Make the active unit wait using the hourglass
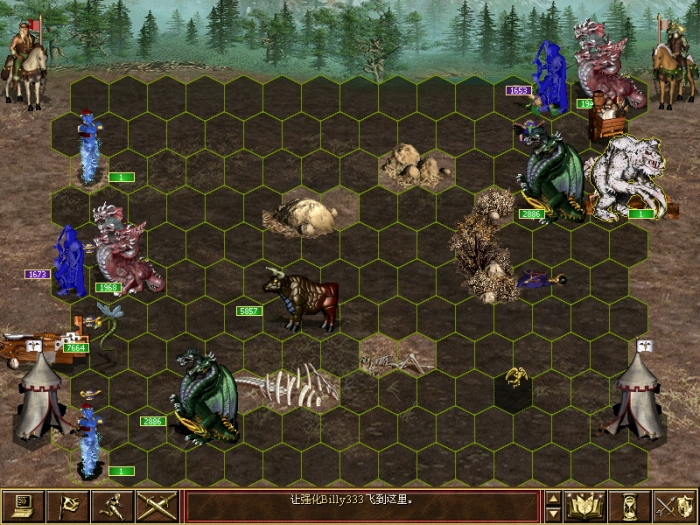This screenshot has height=525, width=700. pos(629,506)
